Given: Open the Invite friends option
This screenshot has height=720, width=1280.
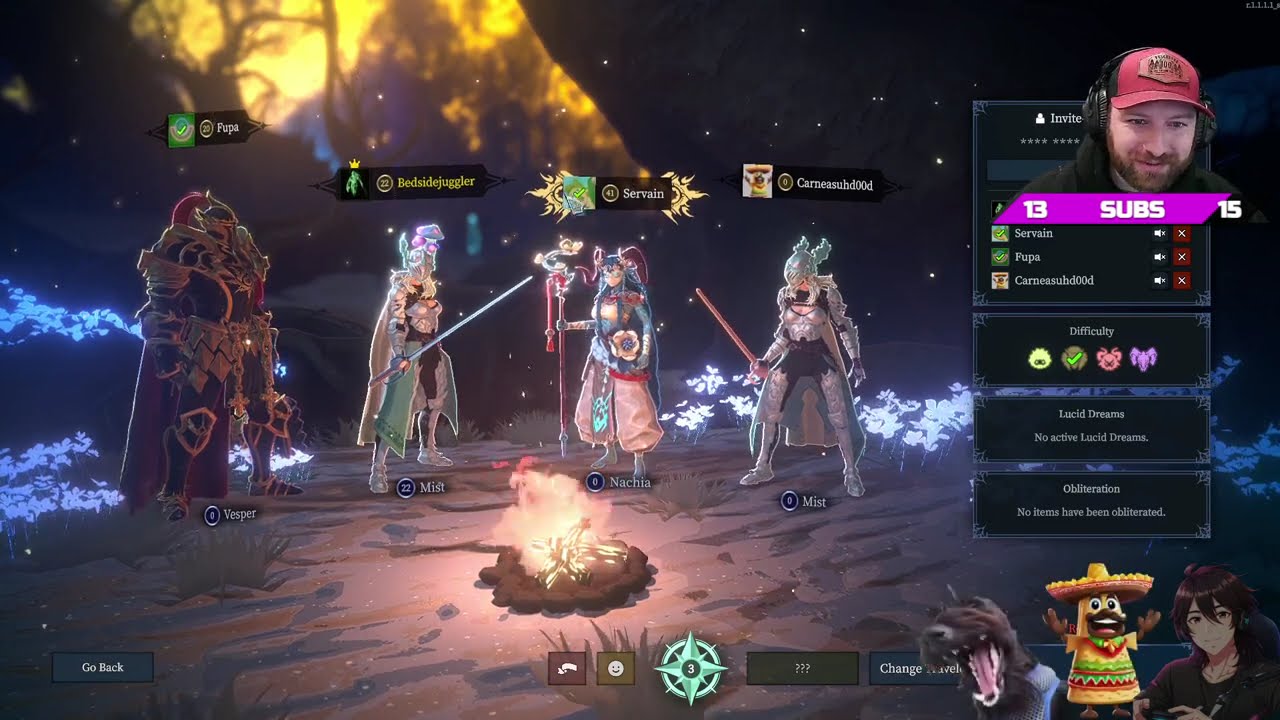Looking at the screenshot, I should click(1058, 118).
